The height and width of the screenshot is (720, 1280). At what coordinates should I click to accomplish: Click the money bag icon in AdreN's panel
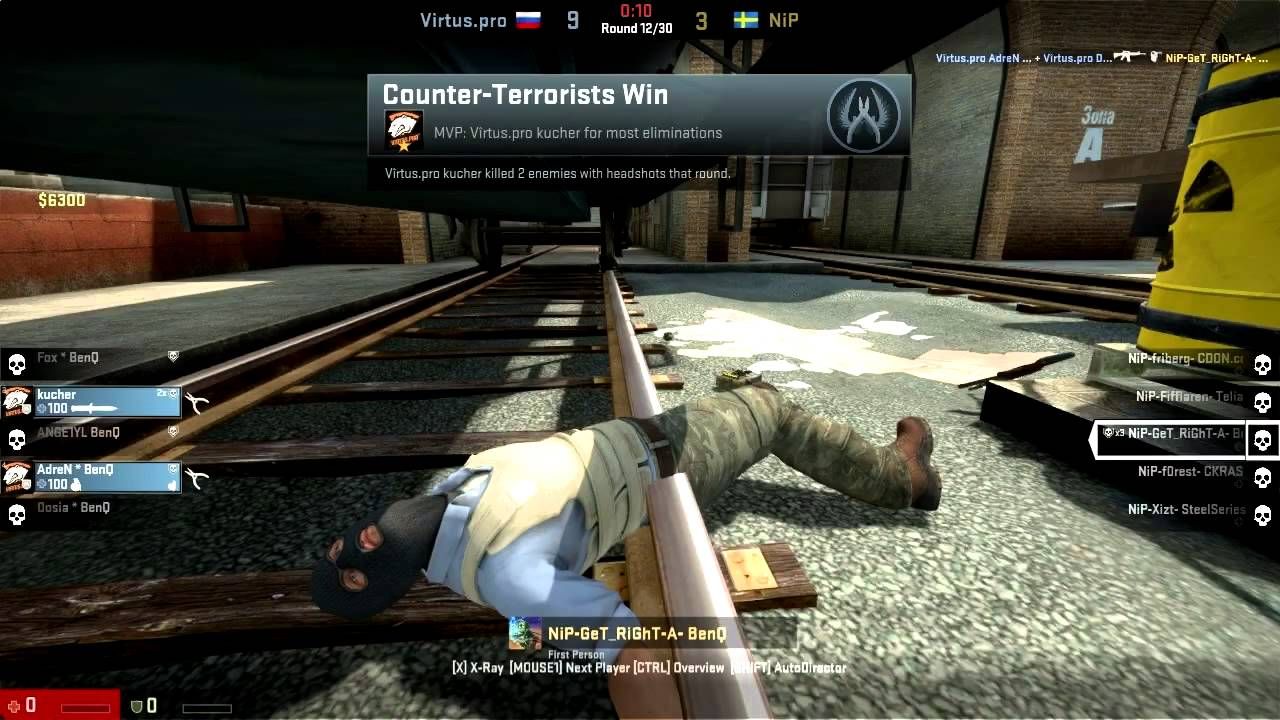(76, 485)
